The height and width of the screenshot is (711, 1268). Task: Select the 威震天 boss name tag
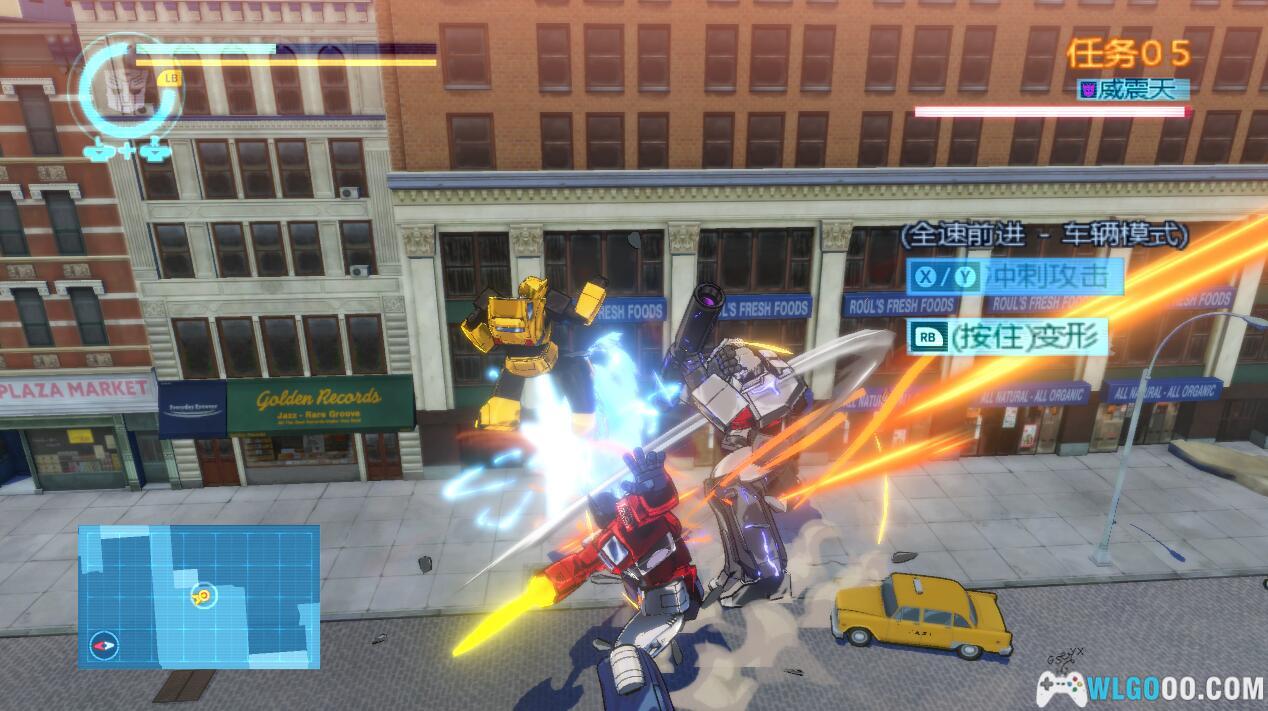coord(1135,90)
